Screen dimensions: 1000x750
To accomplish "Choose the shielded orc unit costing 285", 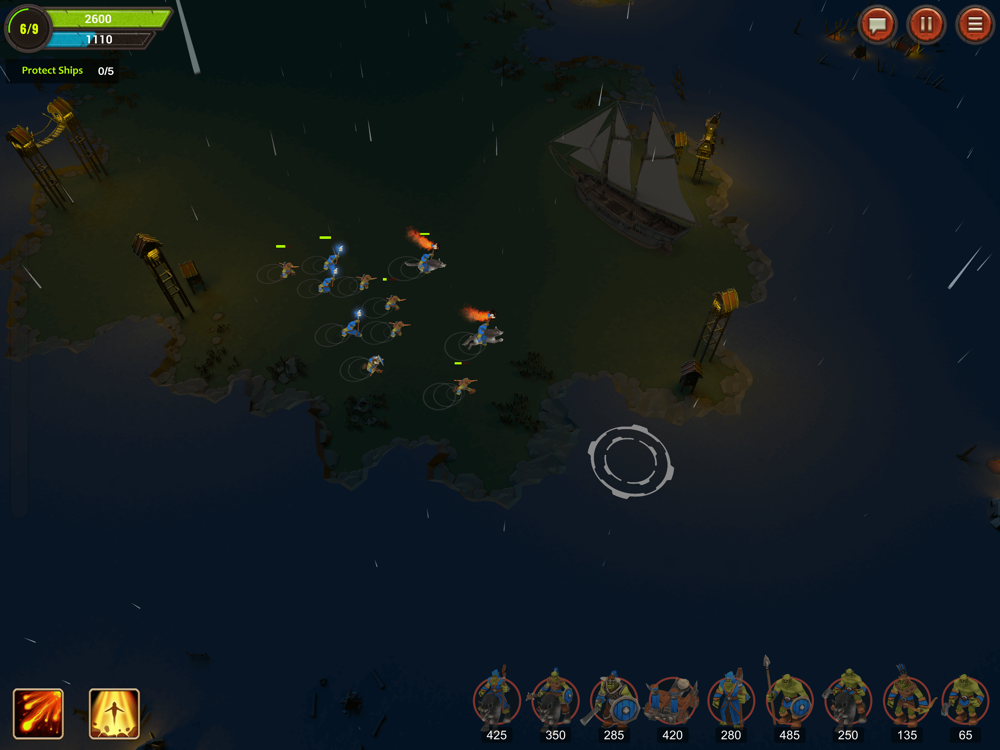I will [614, 701].
